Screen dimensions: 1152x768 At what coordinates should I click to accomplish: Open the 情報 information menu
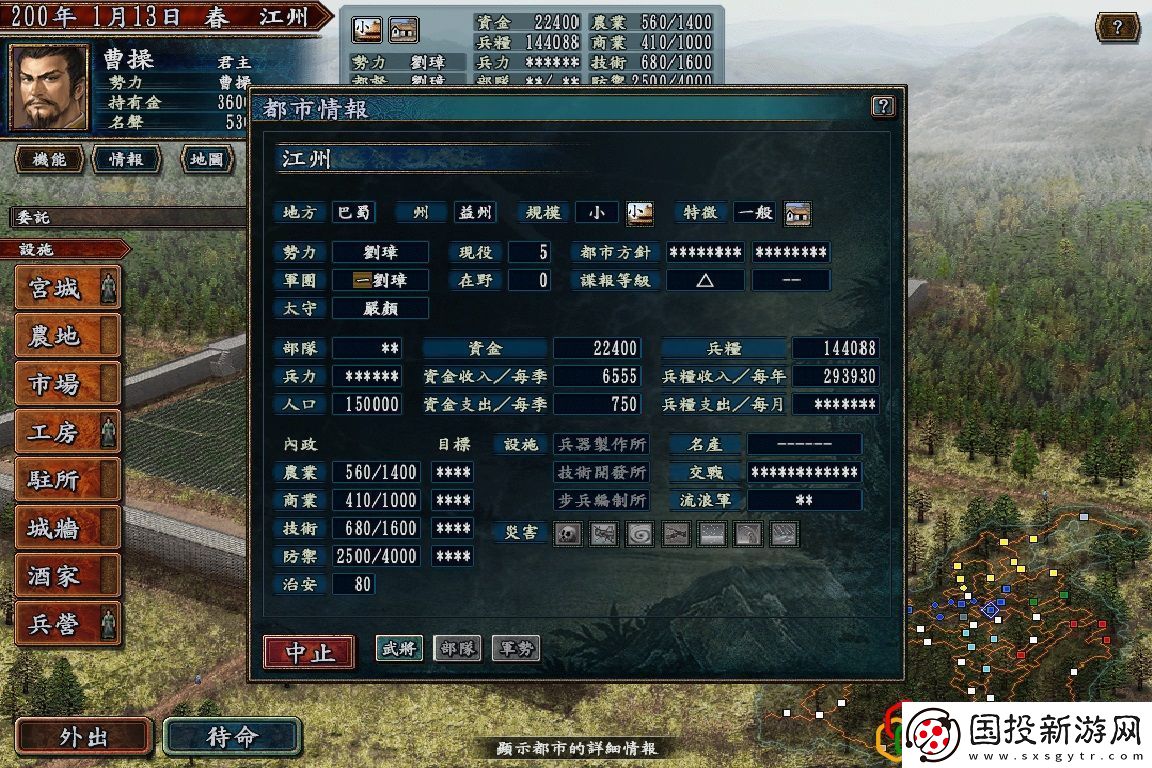click(x=126, y=159)
